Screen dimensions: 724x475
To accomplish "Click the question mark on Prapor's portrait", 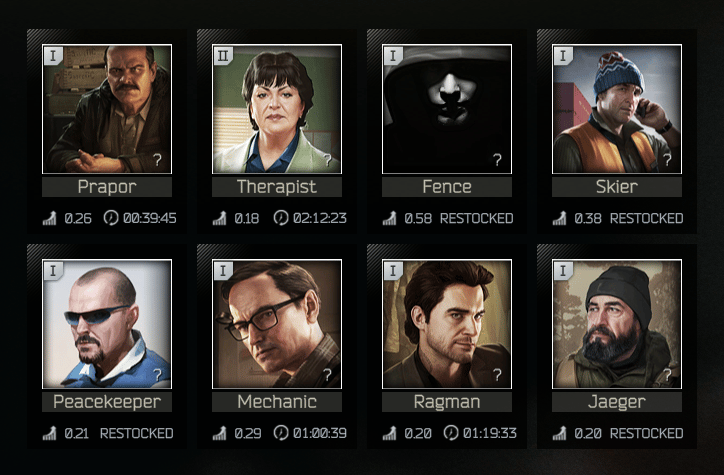I will coord(157,159).
